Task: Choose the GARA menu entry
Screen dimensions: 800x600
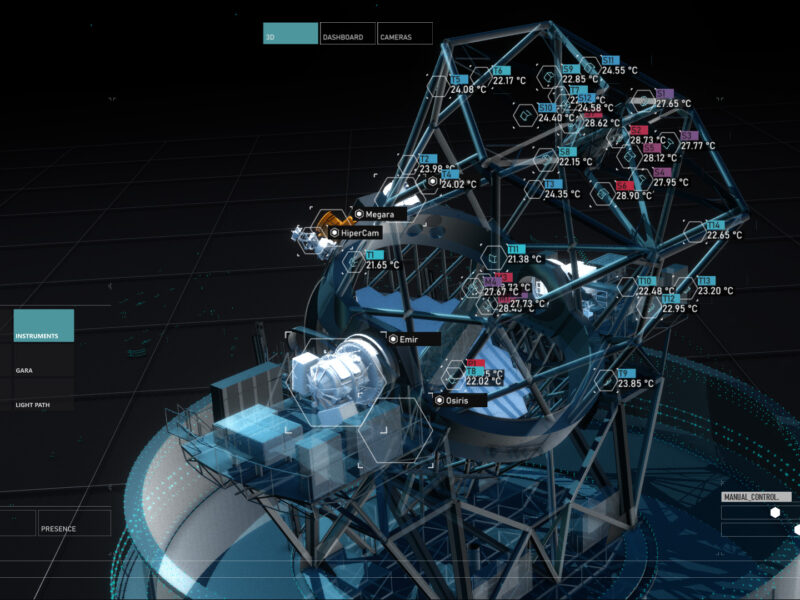Action: 44,370
